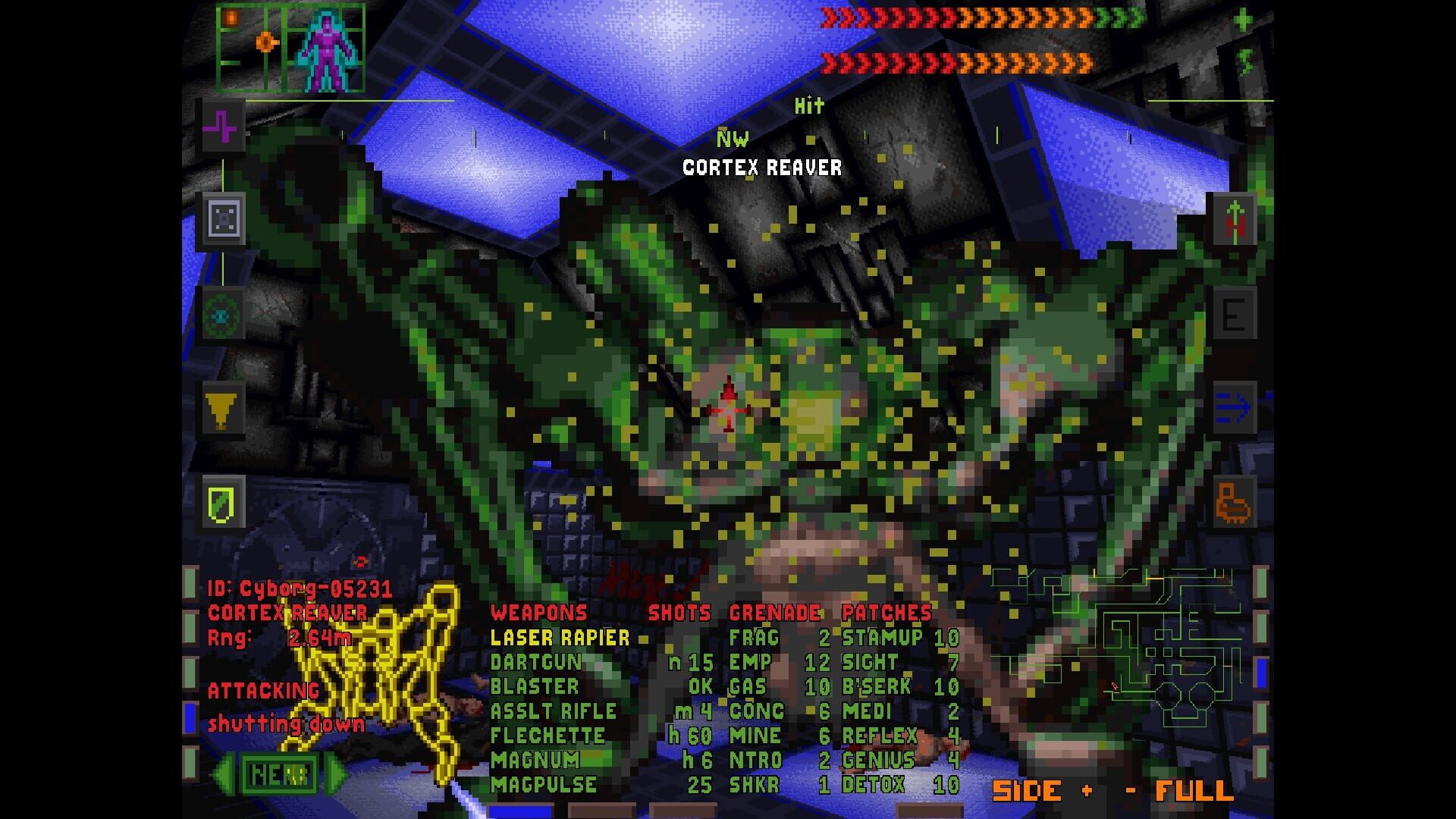Screen dimensions: 1456x819
Task: Activate the yellow environment suit icon
Action: pos(222,413)
